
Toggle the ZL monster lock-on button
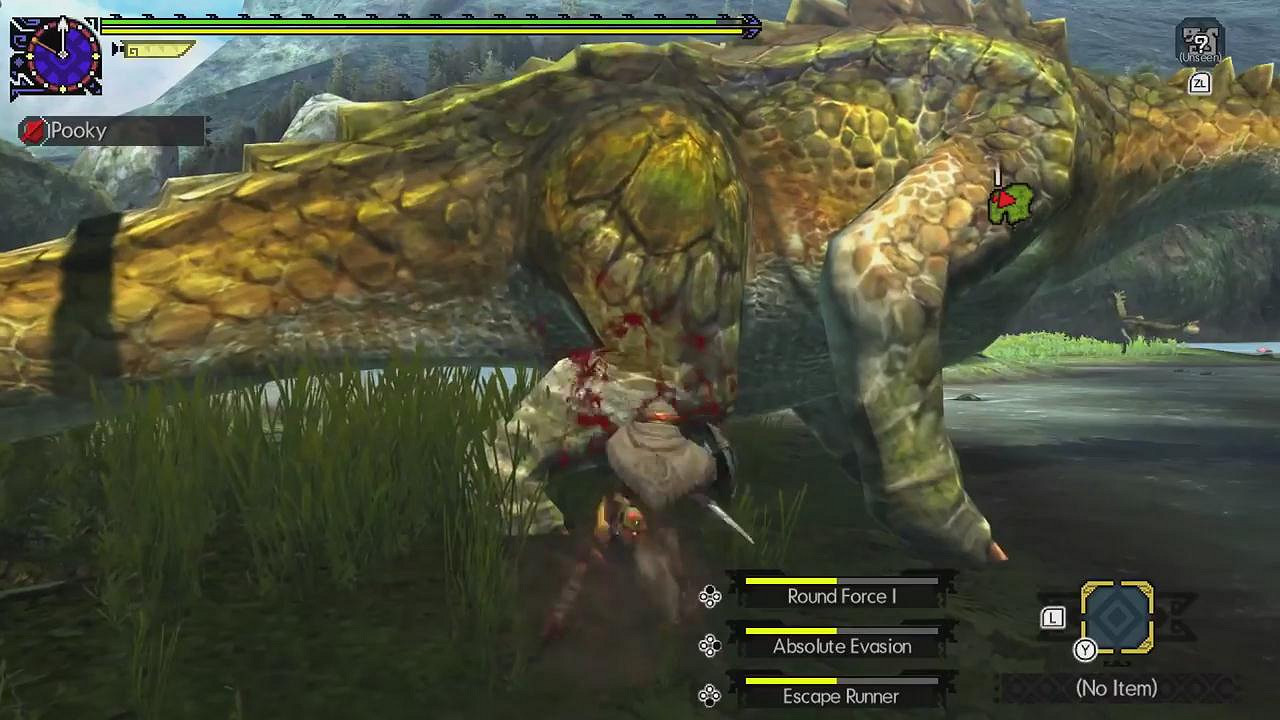pos(1199,84)
